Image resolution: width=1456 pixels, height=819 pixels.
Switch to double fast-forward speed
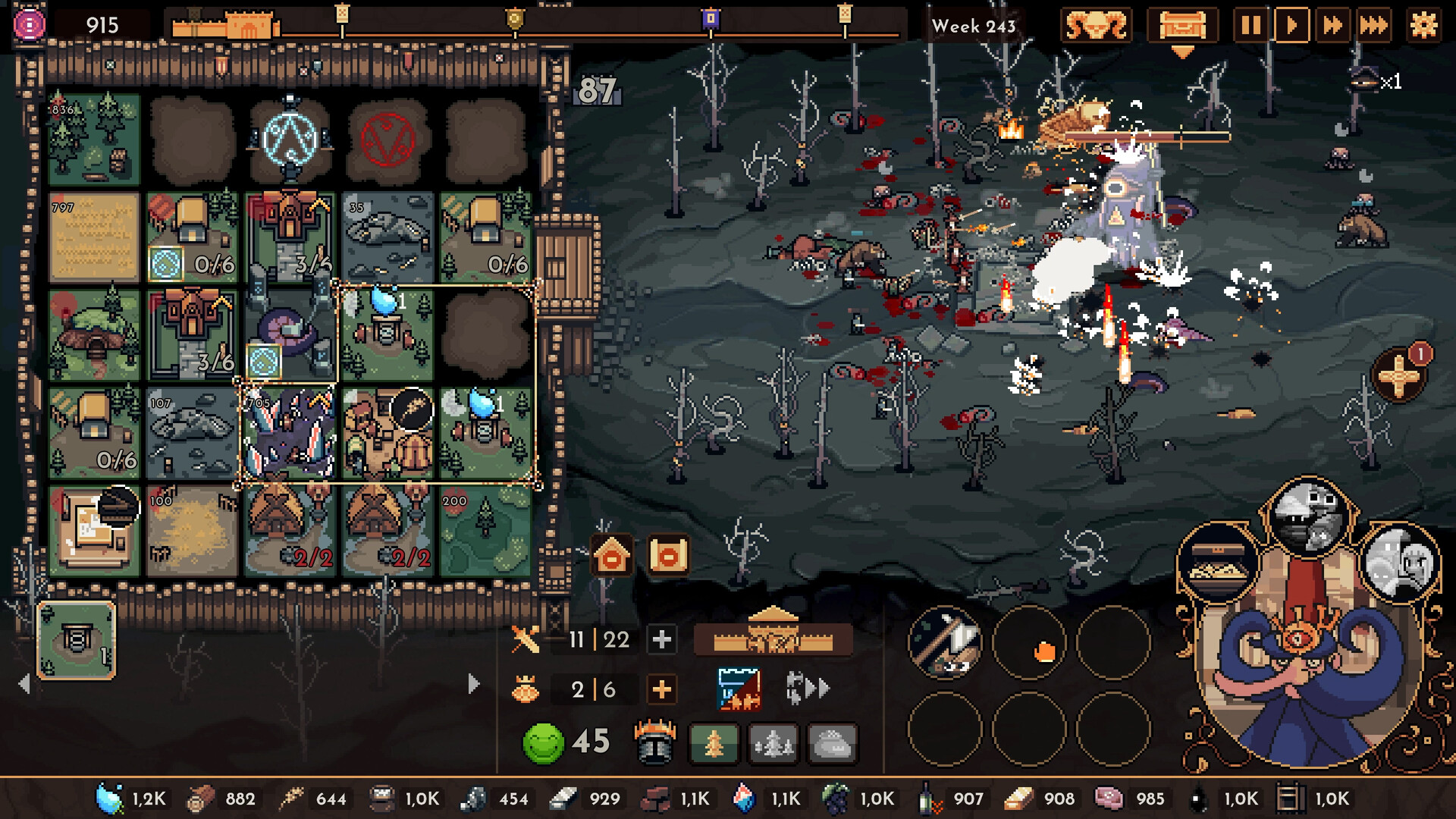1332,26
